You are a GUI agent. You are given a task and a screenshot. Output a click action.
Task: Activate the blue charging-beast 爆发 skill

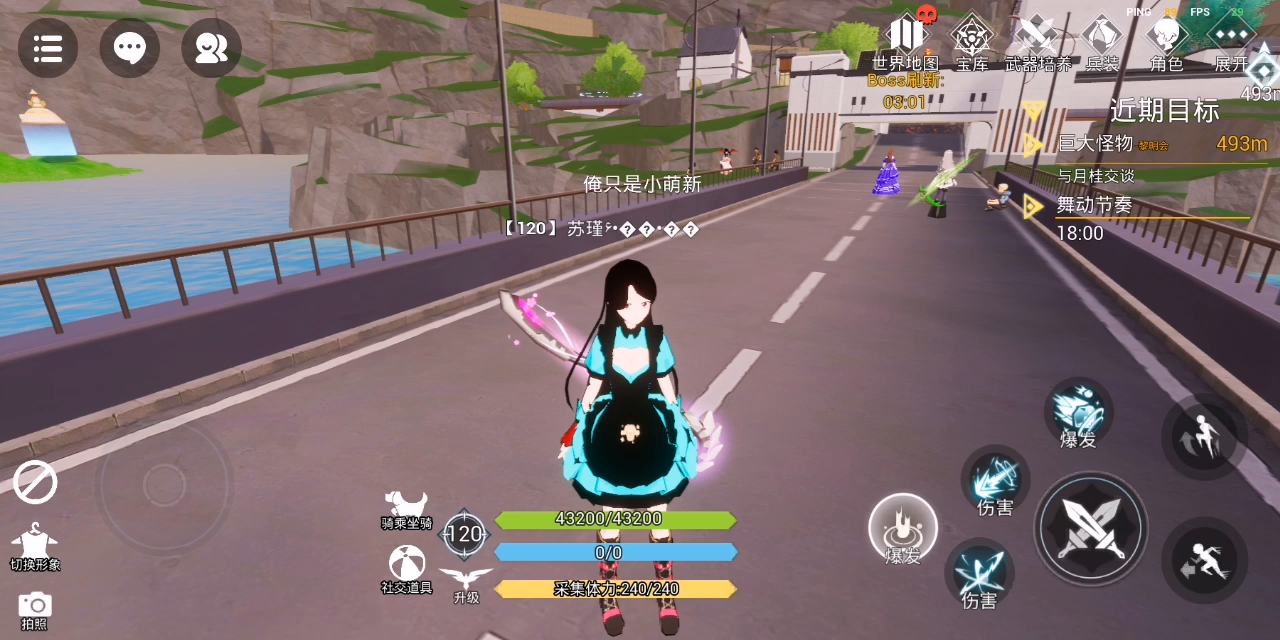point(1079,412)
